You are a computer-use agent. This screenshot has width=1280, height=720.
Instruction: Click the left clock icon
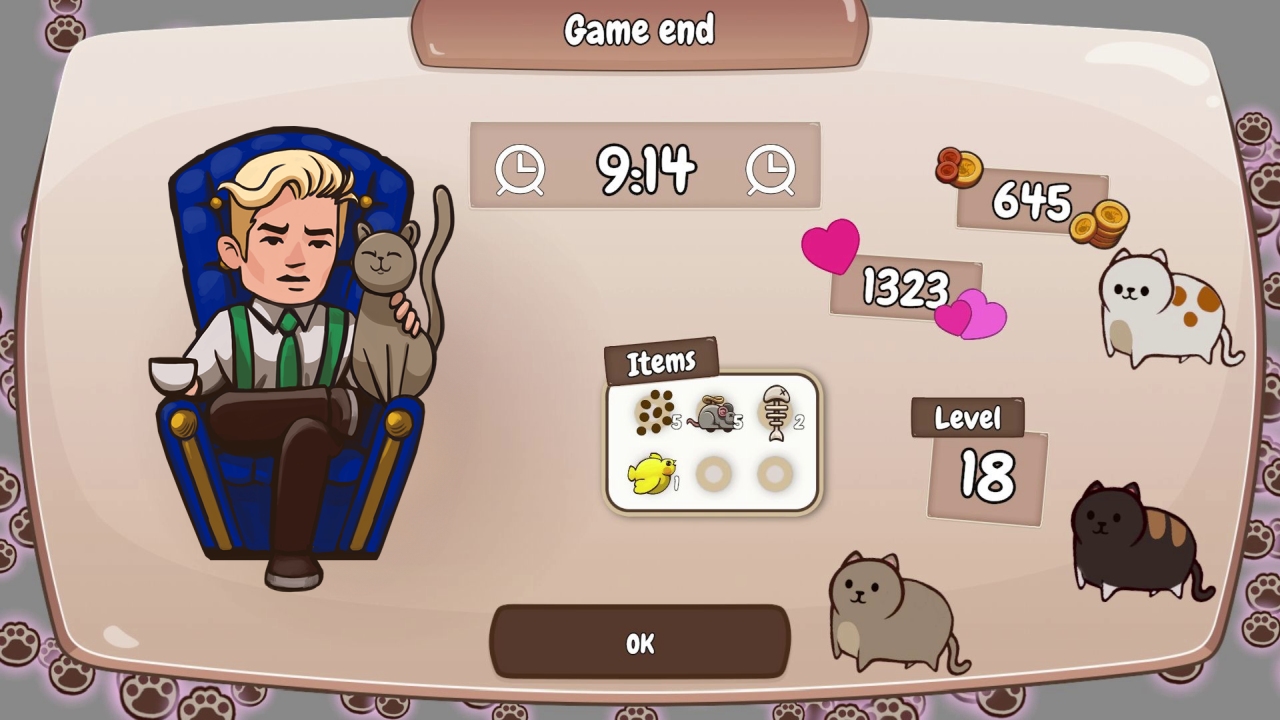(519, 169)
